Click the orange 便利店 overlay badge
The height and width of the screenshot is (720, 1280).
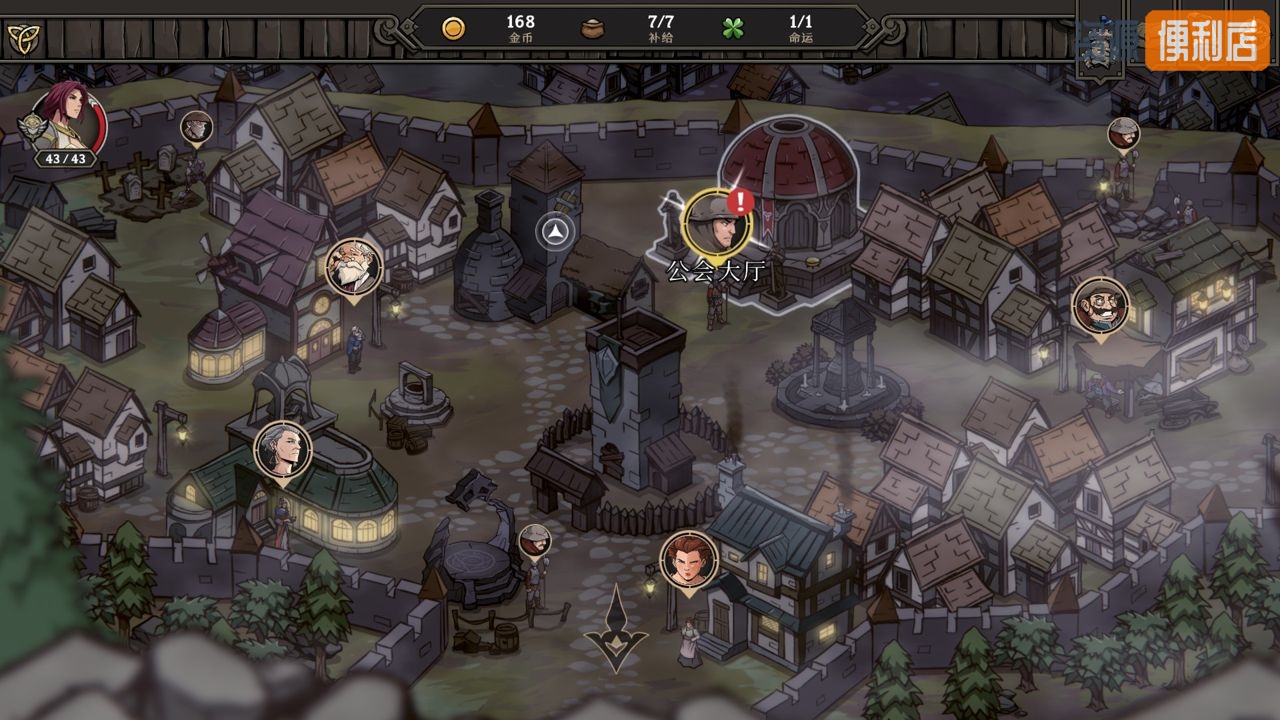pyautogui.click(x=1206, y=41)
